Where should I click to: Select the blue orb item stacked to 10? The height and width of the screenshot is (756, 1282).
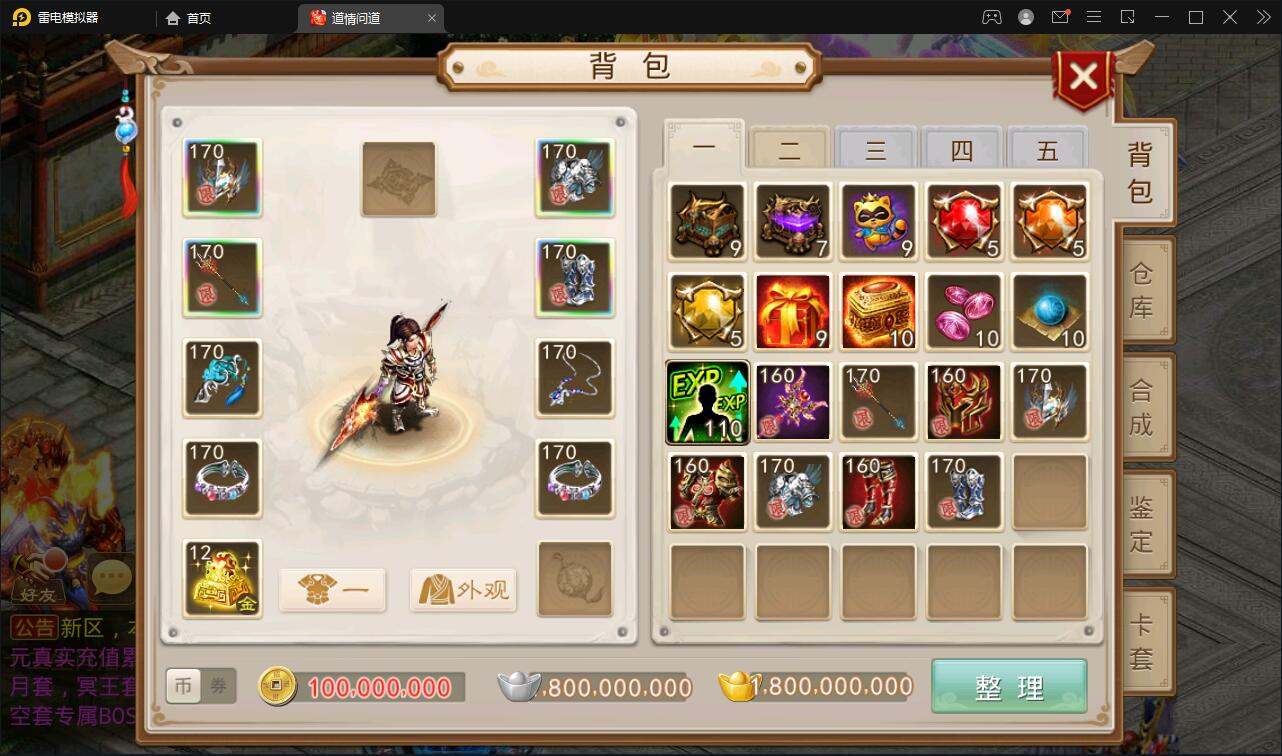(x=1049, y=311)
